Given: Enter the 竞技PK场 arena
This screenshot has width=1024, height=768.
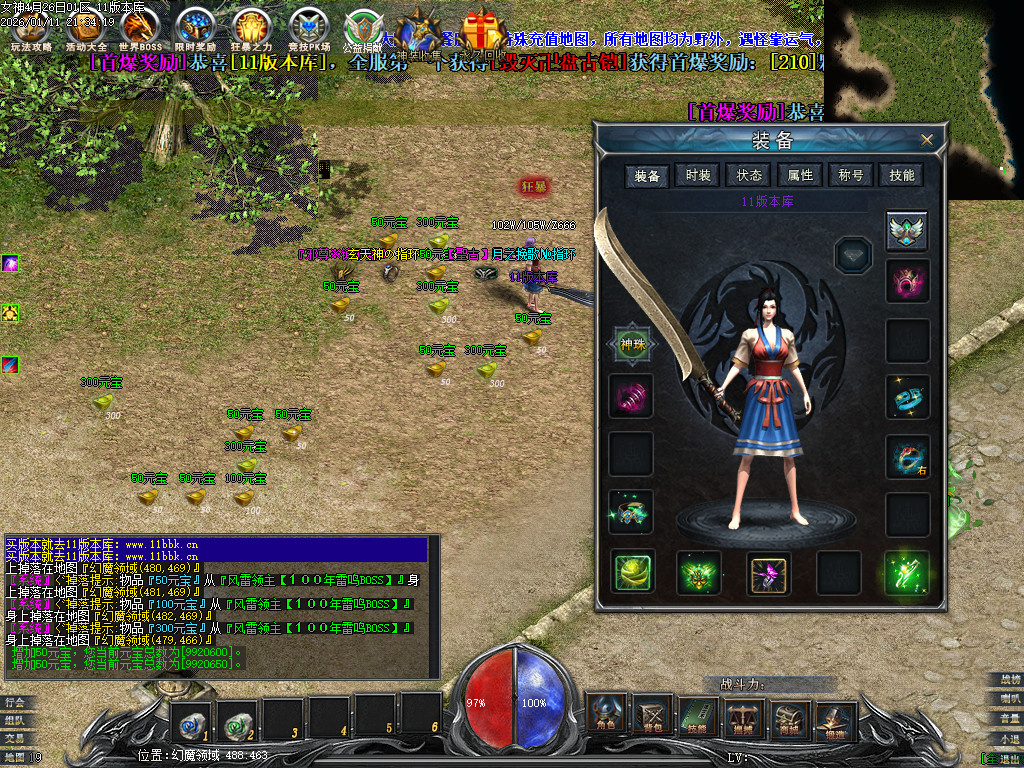Looking at the screenshot, I should (308, 28).
